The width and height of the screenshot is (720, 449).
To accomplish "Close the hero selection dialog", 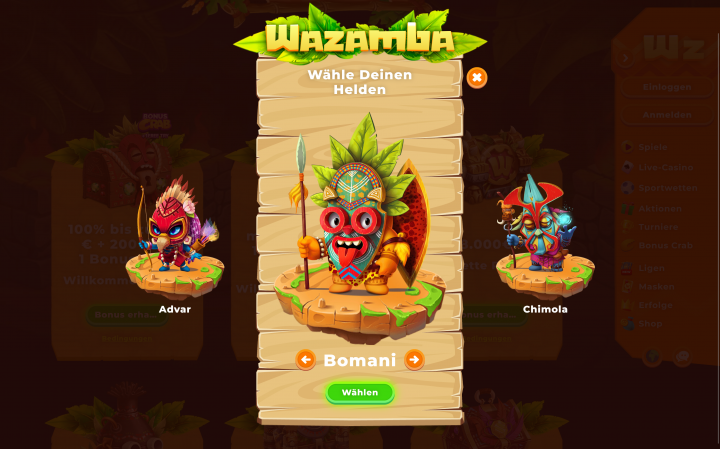I will click(x=477, y=78).
